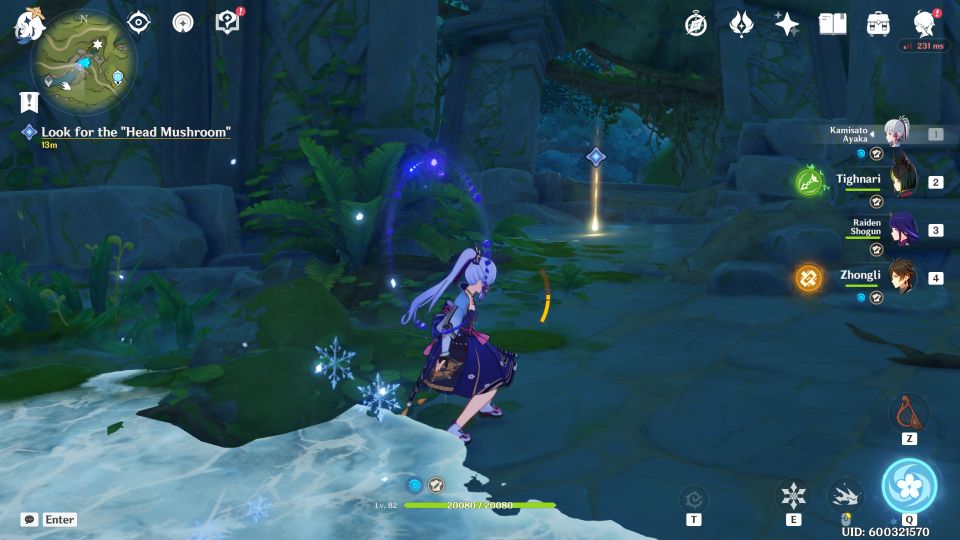The width and height of the screenshot is (960, 540).
Task: Click the eye-shaped icon beside the minimap
Action: [x=139, y=22]
